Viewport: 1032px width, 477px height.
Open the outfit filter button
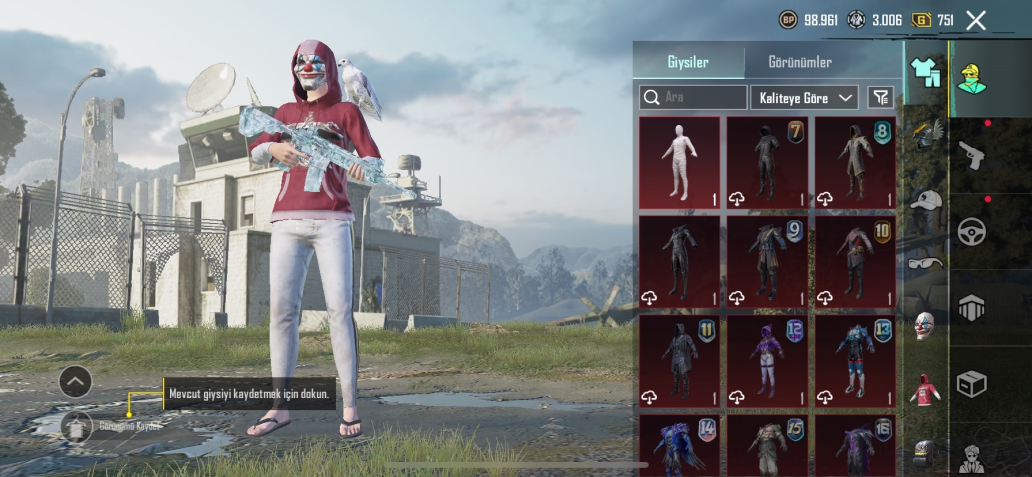(x=881, y=97)
